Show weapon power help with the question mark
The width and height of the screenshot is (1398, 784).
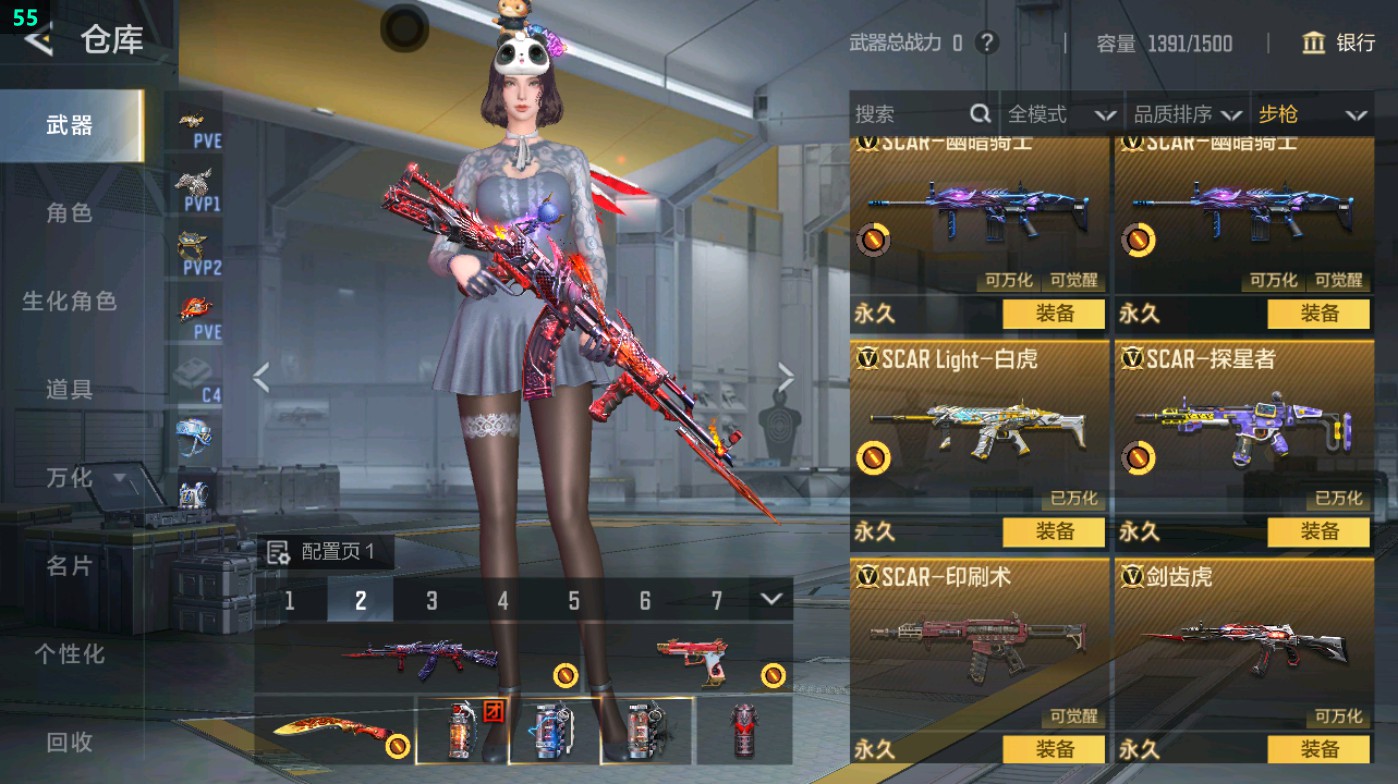tap(987, 43)
